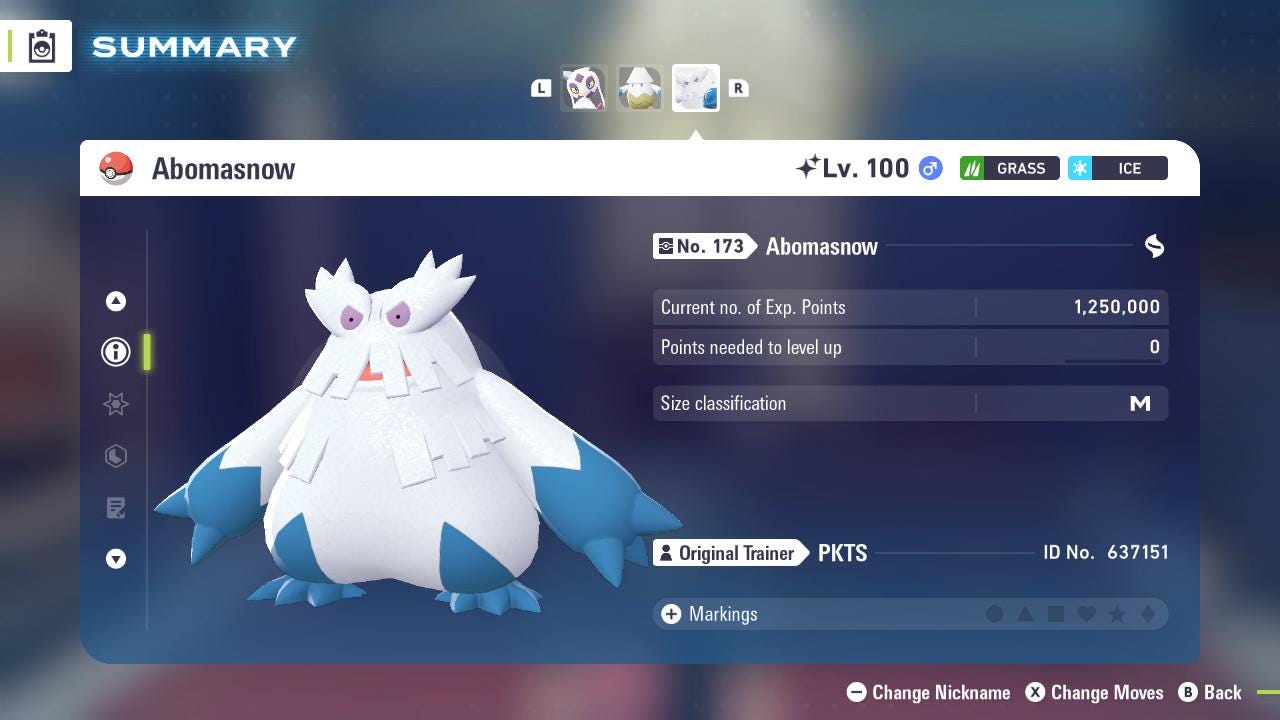Image resolution: width=1280 pixels, height=720 pixels.
Task: Switch to the ICE type tab
Action: pyautogui.click(x=1118, y=168)
